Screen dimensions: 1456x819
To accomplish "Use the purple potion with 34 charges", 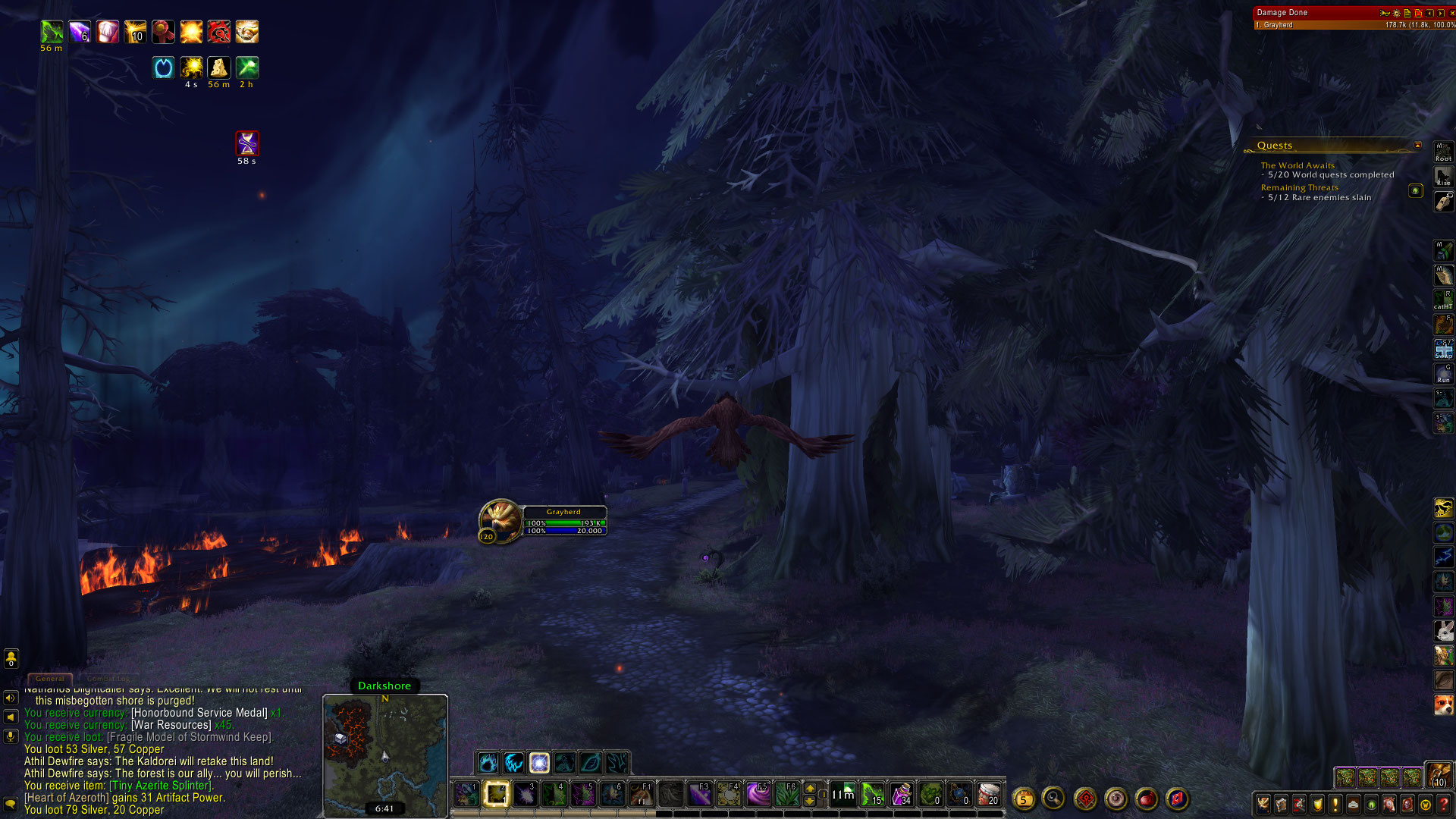I will click(902, 794).
